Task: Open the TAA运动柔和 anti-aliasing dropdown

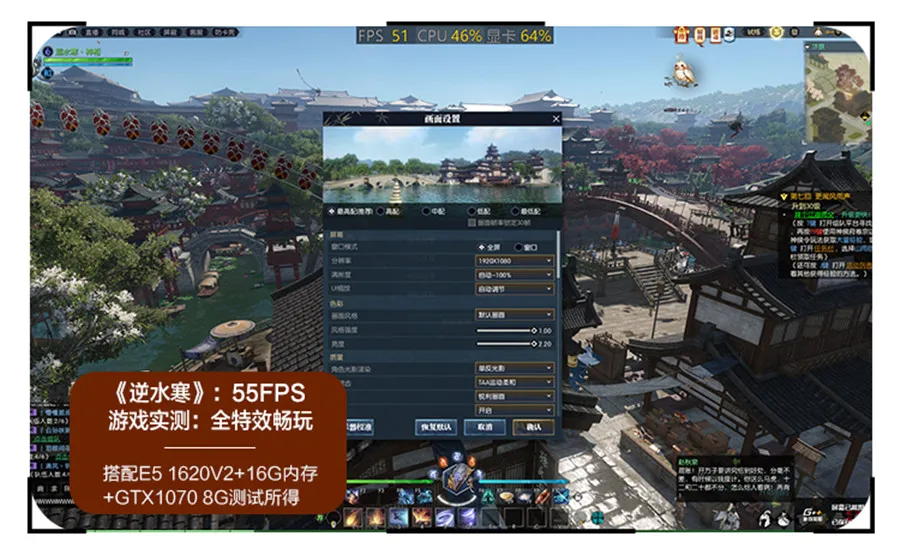Action: pyautogui.click(x=514, y=382)
